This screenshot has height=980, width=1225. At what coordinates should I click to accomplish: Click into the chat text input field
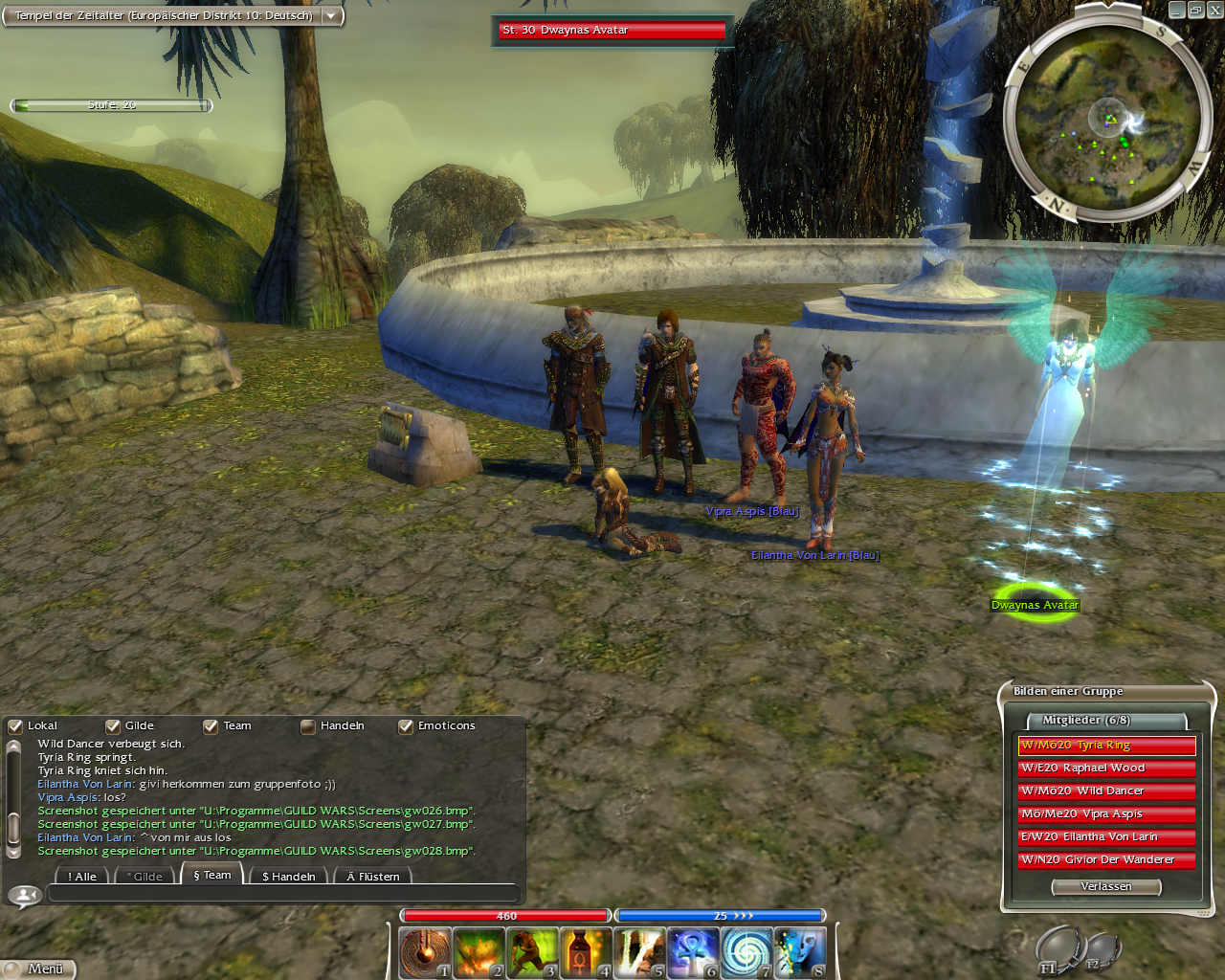(x=282, y=894)
